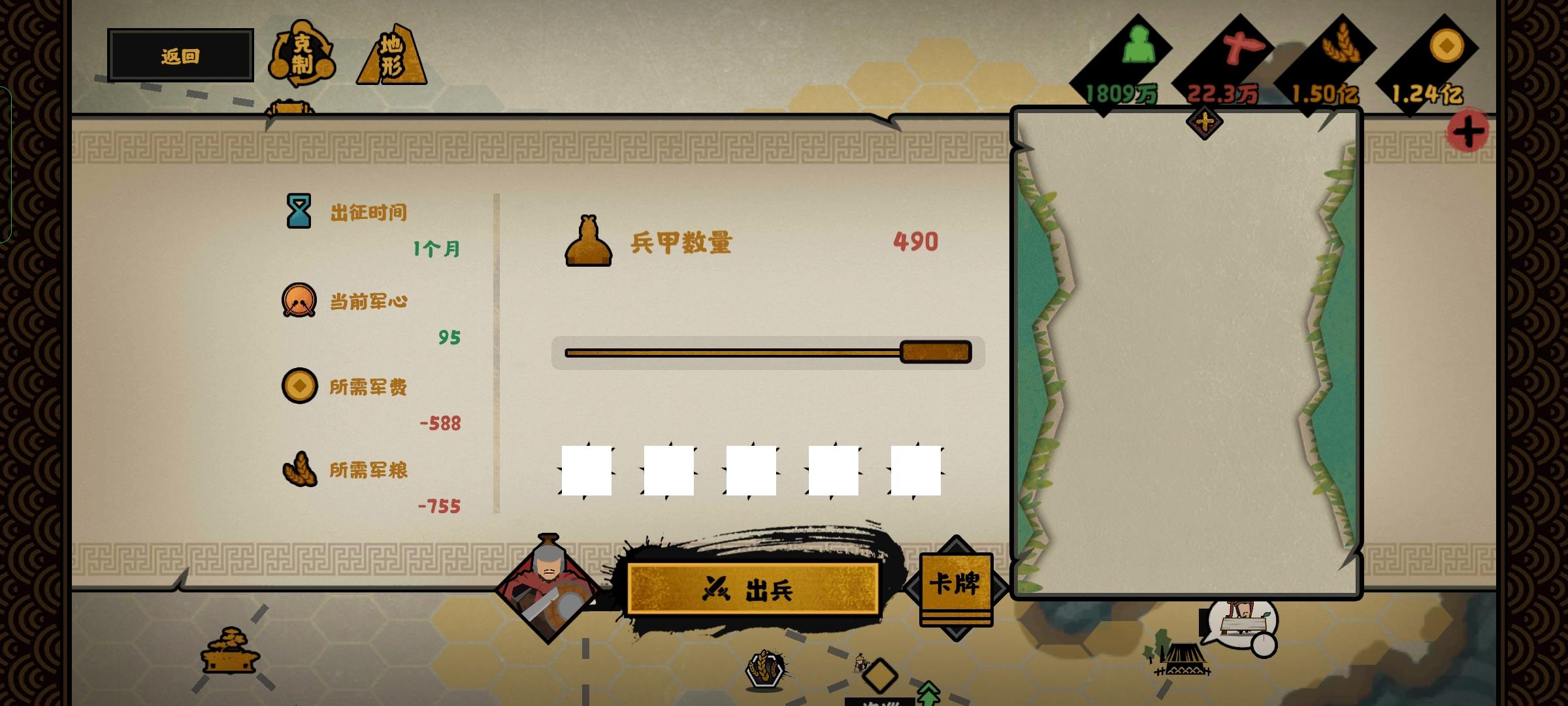Viewport: 1568px width, 706px height.
Task: Click the red troops icon showing 22.3万
Action: click(x=1245, y=47)
